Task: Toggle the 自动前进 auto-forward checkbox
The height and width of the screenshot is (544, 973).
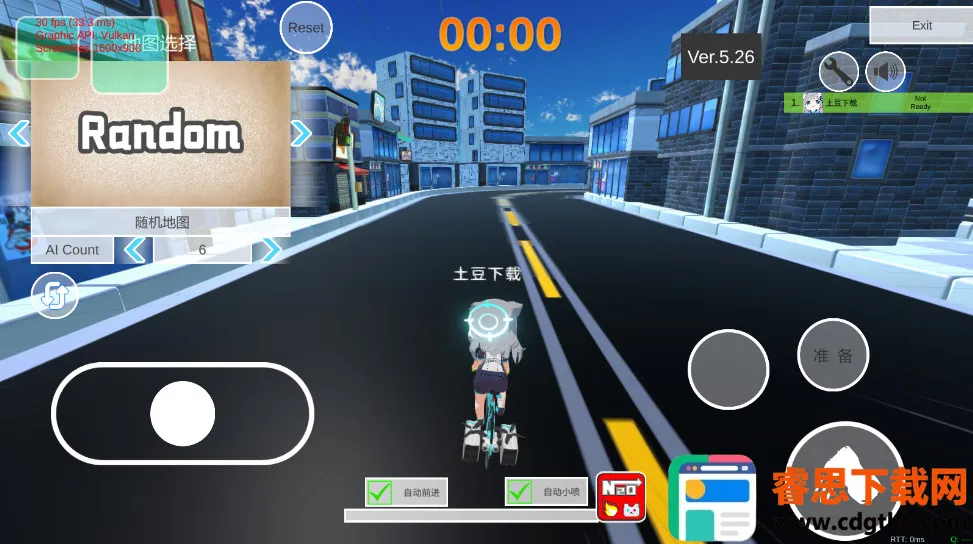Action: pos(380,492)
